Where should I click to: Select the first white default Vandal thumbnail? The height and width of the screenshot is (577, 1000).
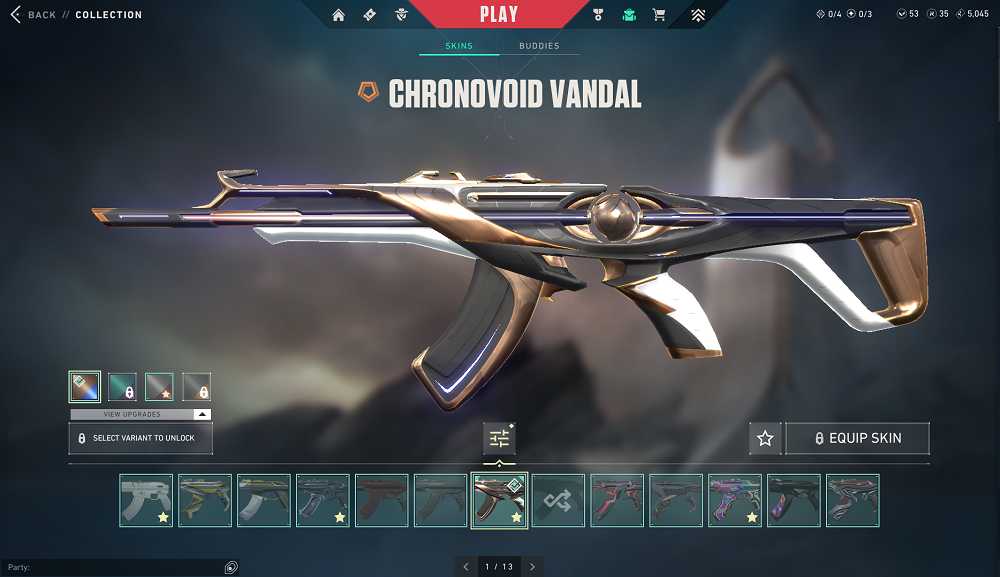point(146,500)
